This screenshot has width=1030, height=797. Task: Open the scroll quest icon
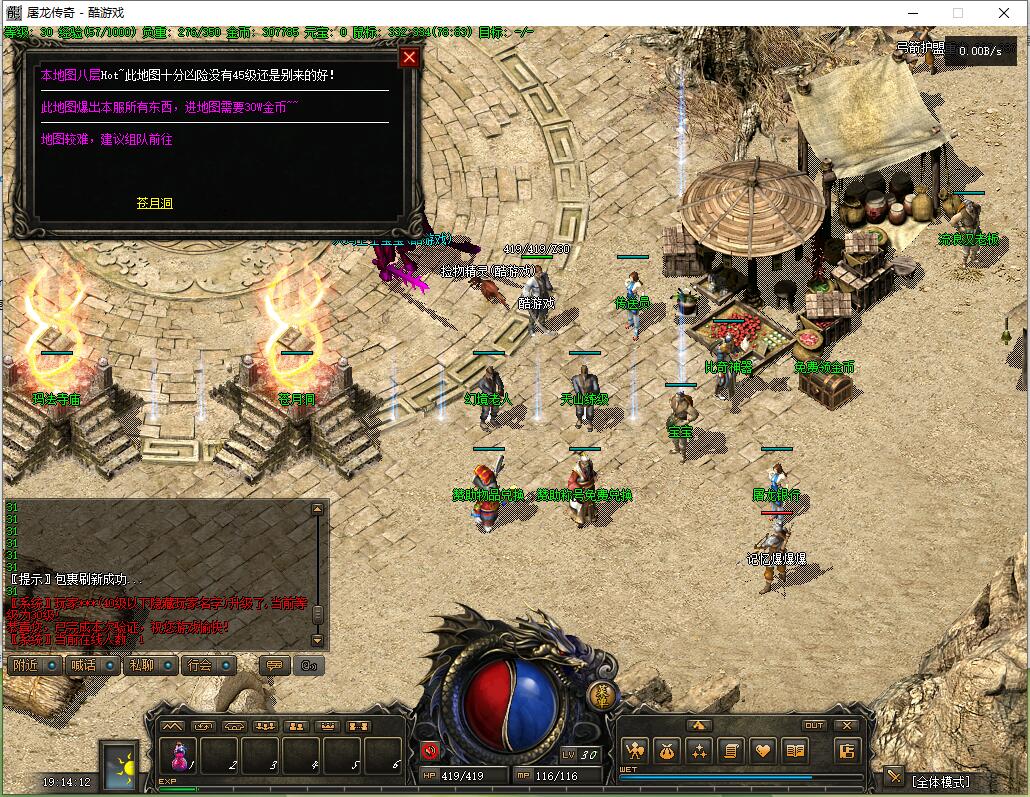click(731, 750)
